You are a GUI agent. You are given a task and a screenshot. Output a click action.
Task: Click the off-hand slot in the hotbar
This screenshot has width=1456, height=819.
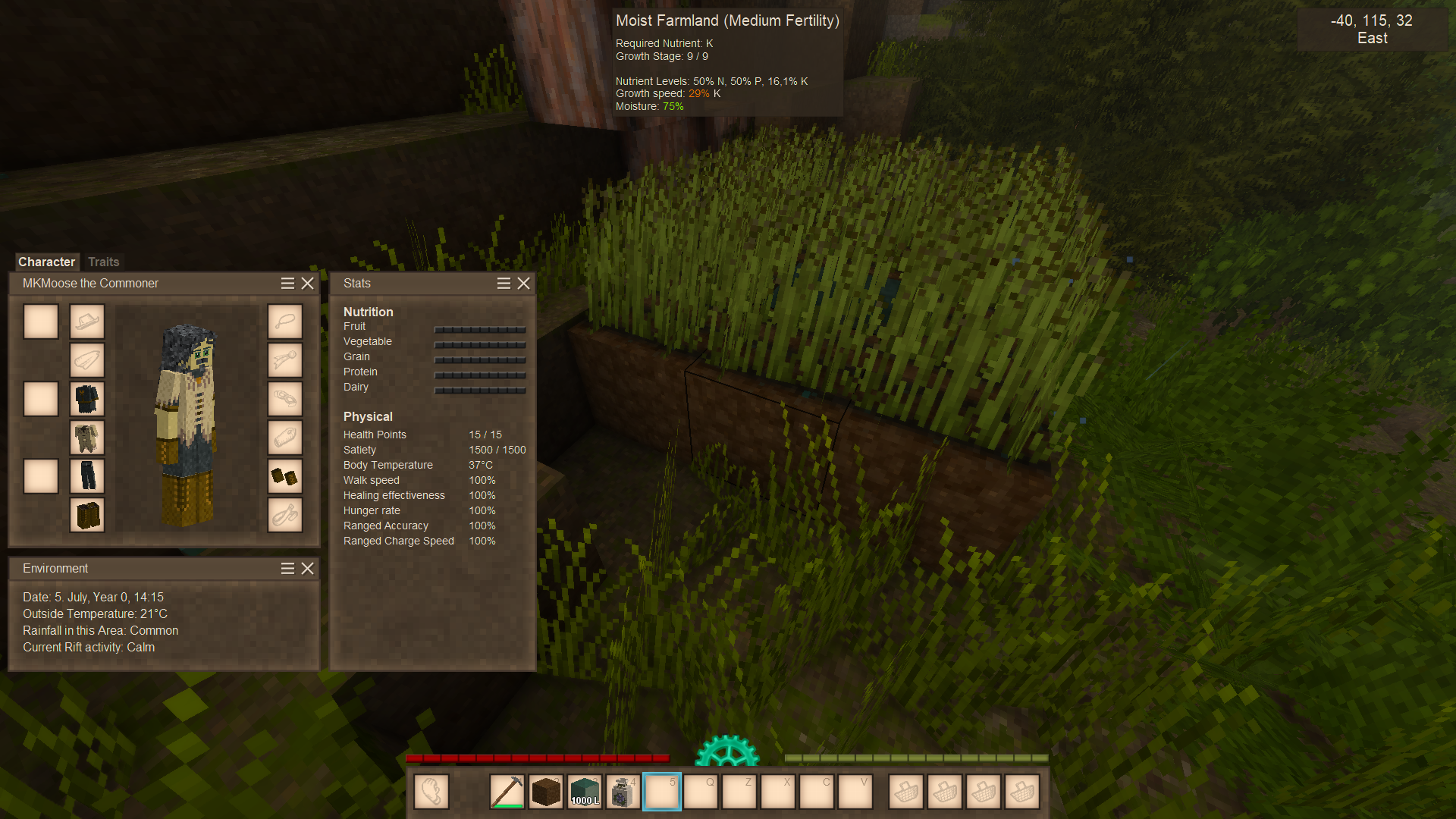click(431, 792)
